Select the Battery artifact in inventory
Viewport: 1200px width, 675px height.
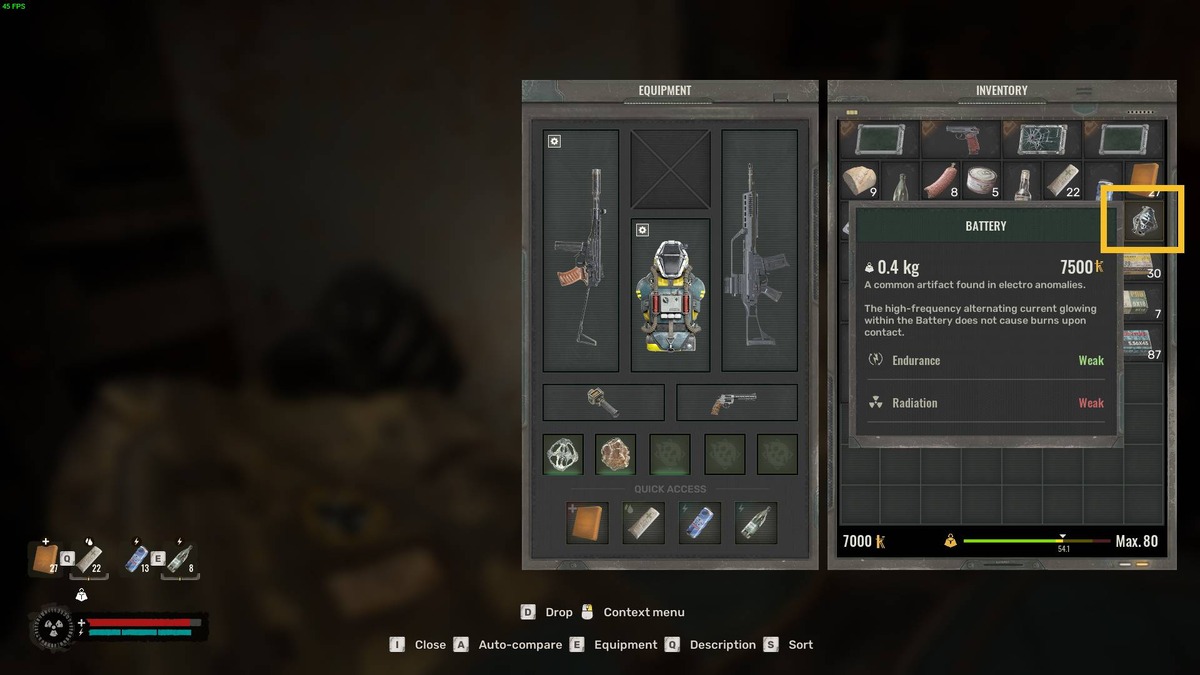1144,220
